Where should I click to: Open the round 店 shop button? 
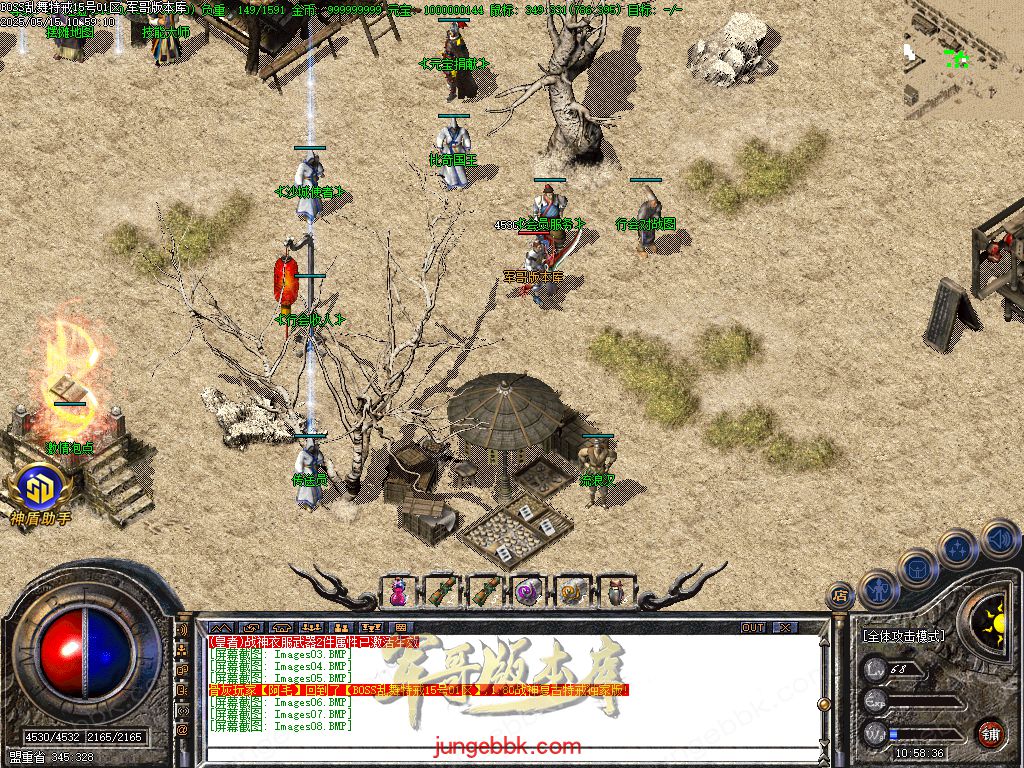click(x=840, y=597)
